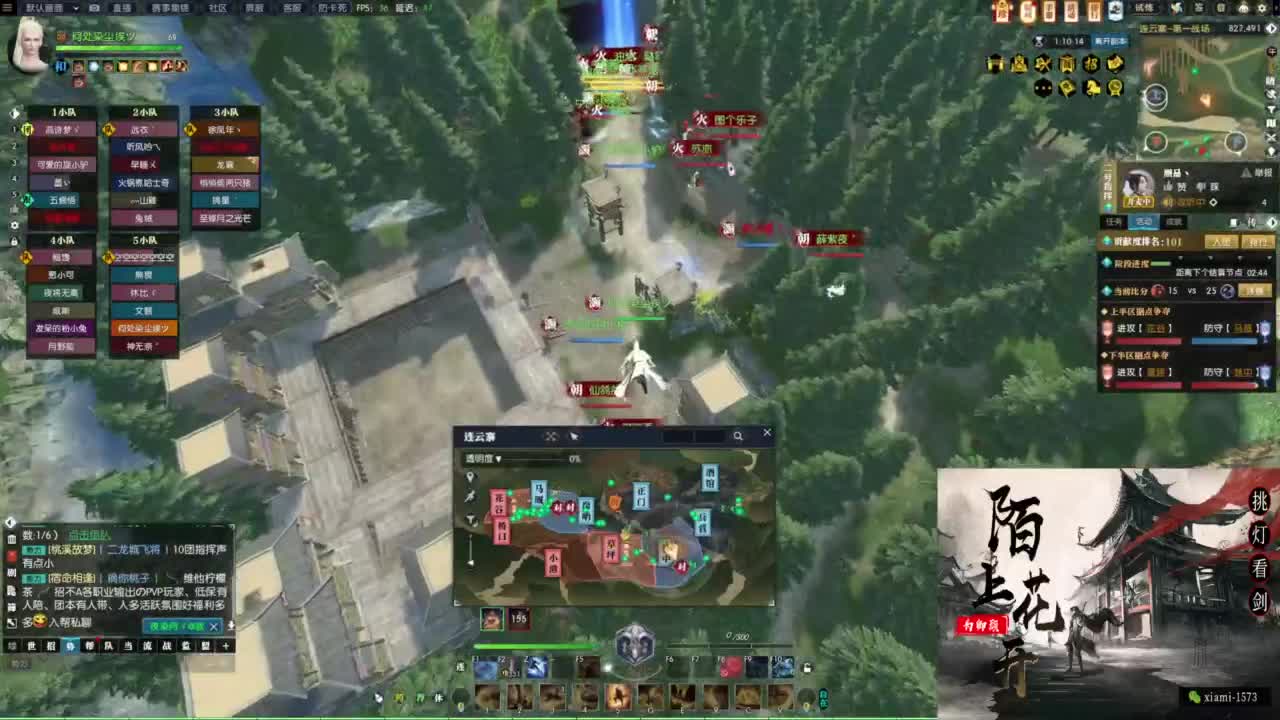Expand the right panel with the side arrow
Image resolution: width=1280 pixels, height=720 pixels.
coord(1273,28)
